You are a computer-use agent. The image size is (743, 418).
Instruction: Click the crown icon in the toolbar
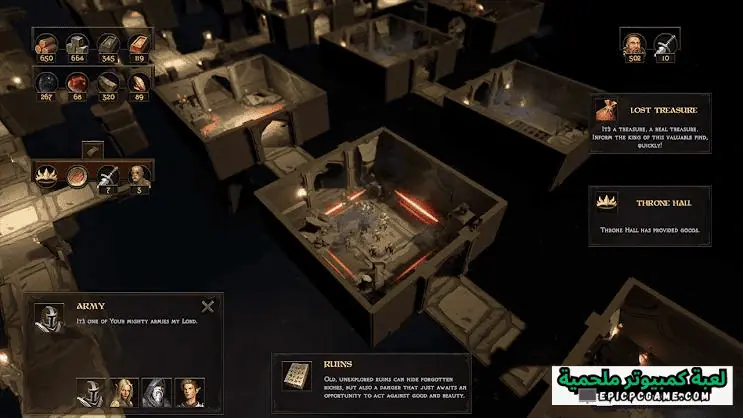click(x=48, y=175)
